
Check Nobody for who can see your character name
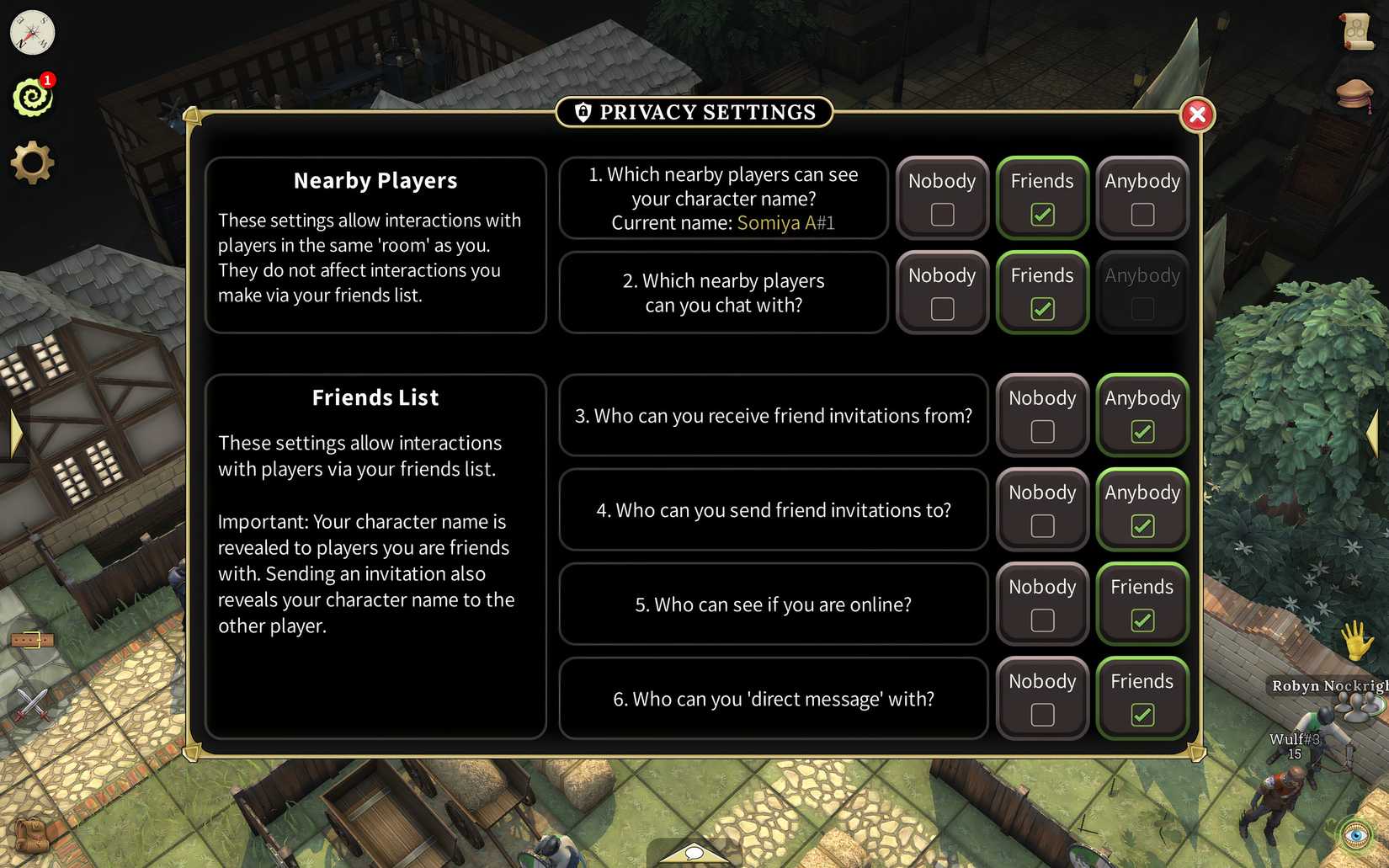pyautogui.click(x=941, y=215)
